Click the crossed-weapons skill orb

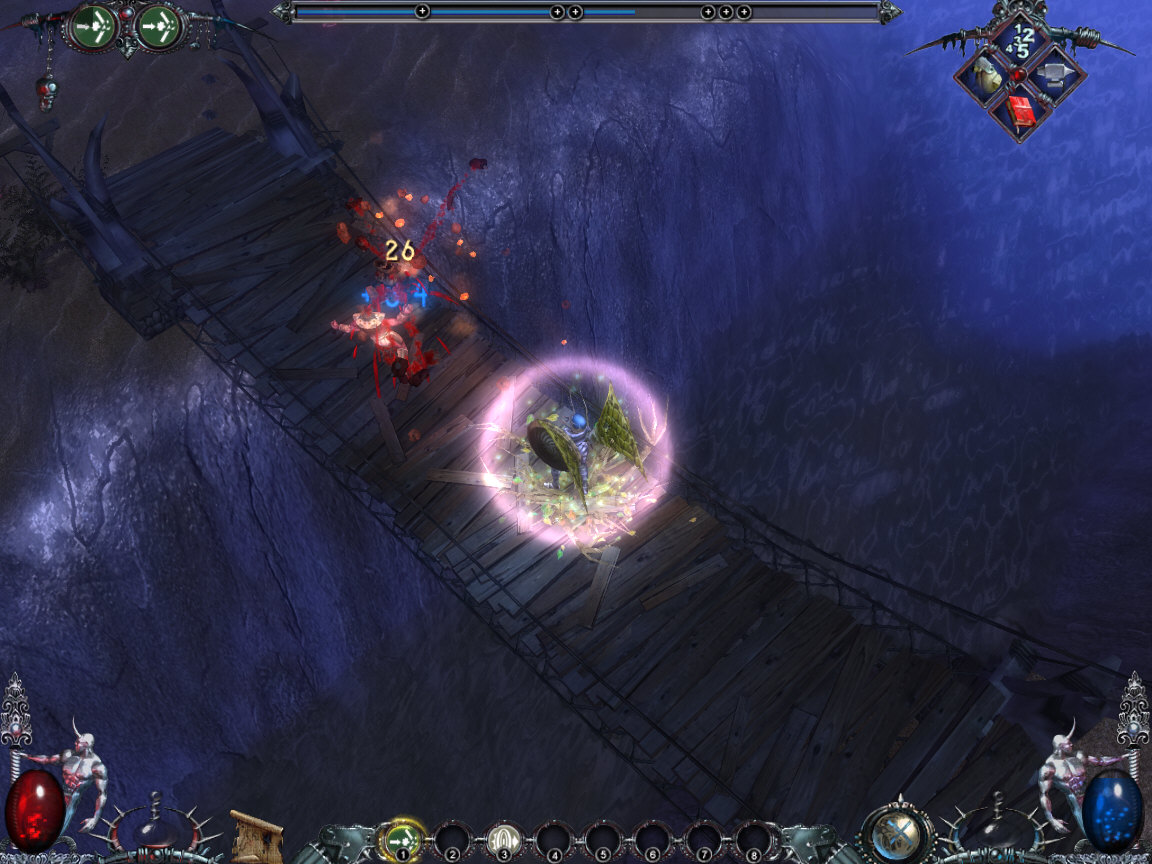(895, 835)
